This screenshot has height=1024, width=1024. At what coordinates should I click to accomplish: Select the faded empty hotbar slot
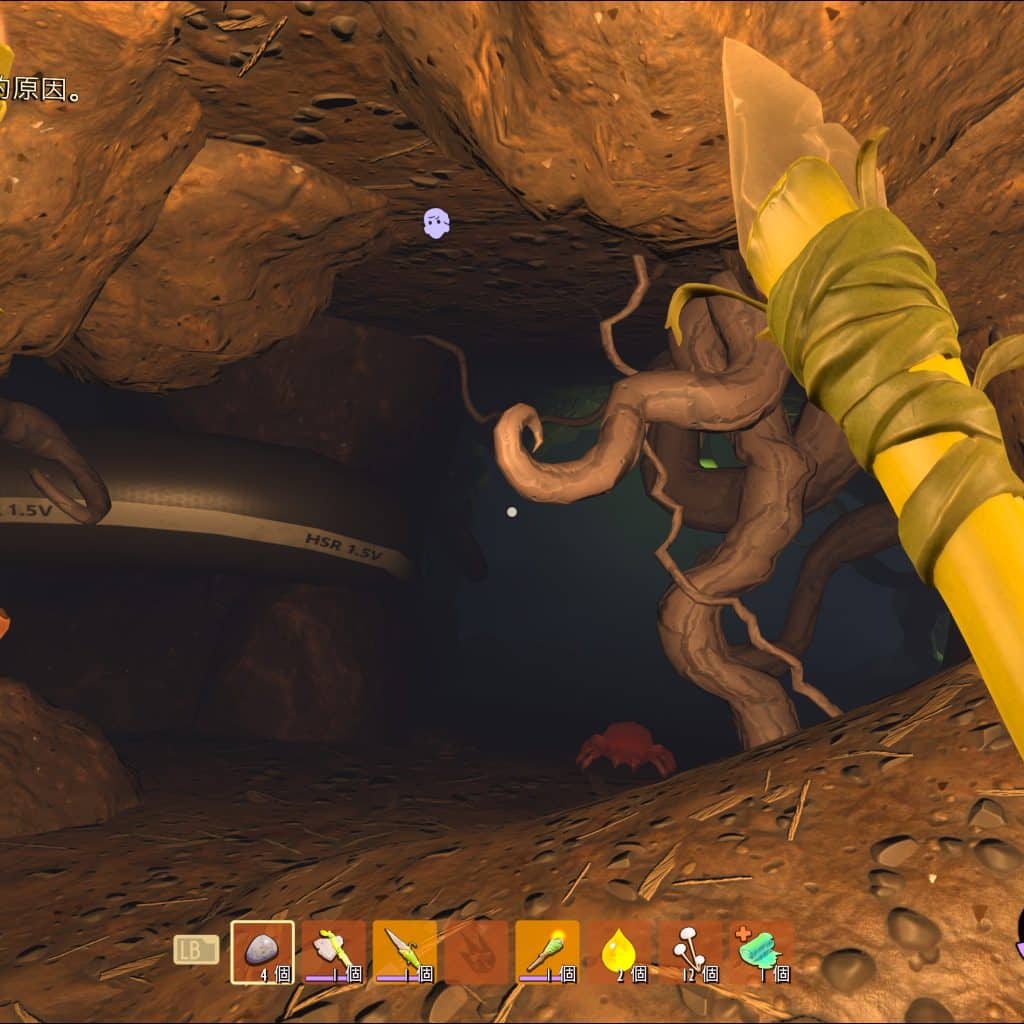tap(475, 951)
